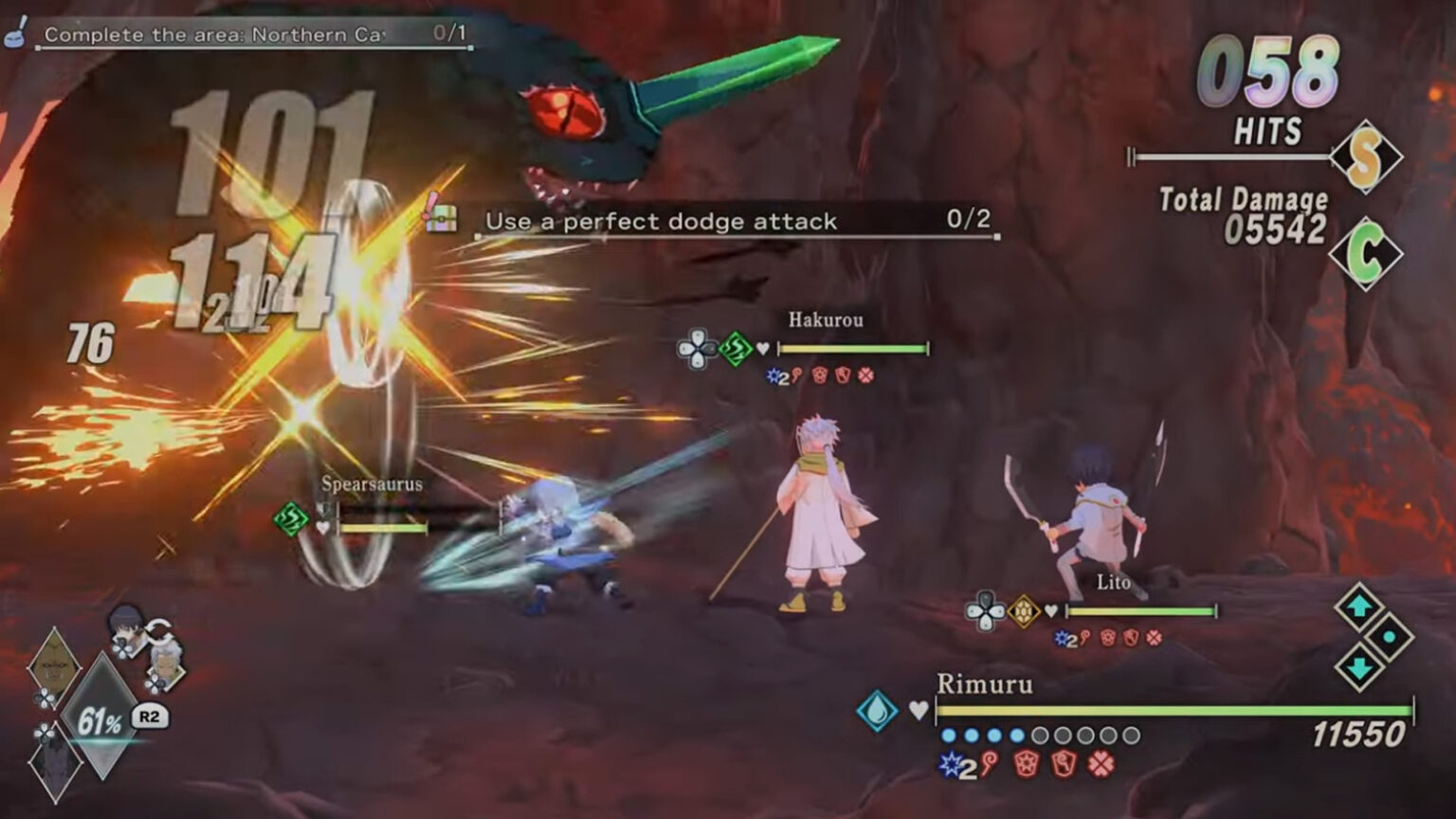The image size is (1456, 819).
Task: Select the Northern Cave area objective tracker
Action: (x=251, y=35)
